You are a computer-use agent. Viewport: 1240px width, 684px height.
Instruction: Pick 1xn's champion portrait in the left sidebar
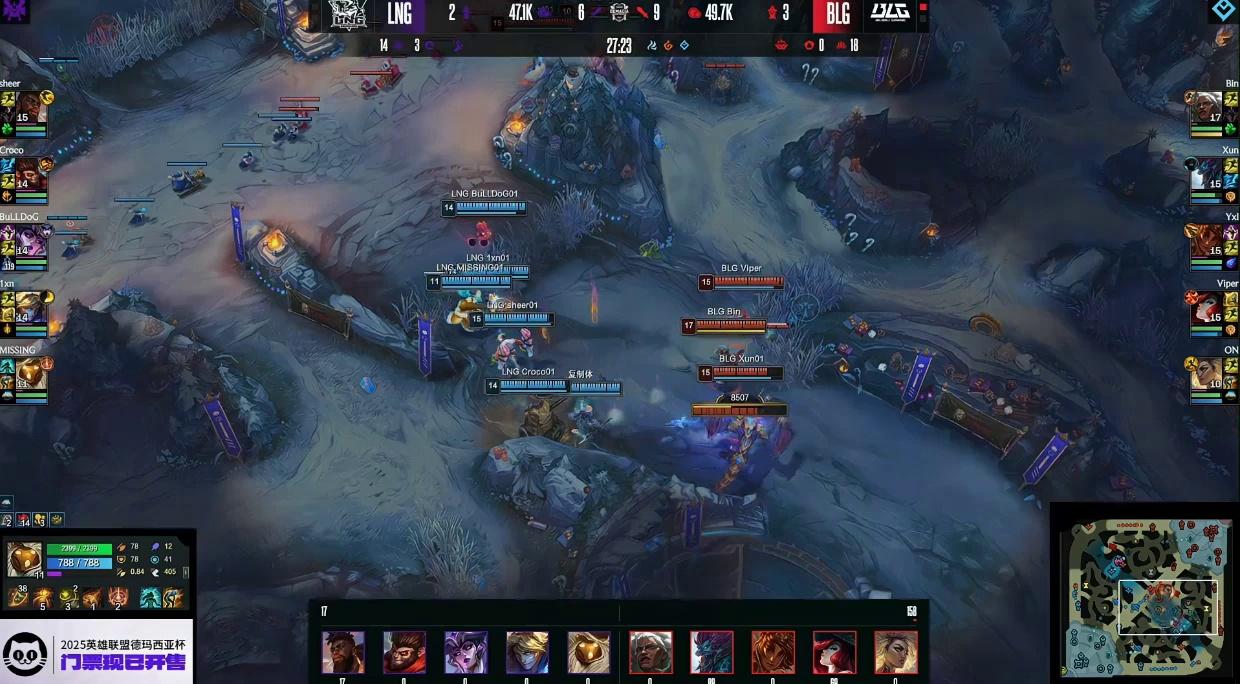point(30,306)
